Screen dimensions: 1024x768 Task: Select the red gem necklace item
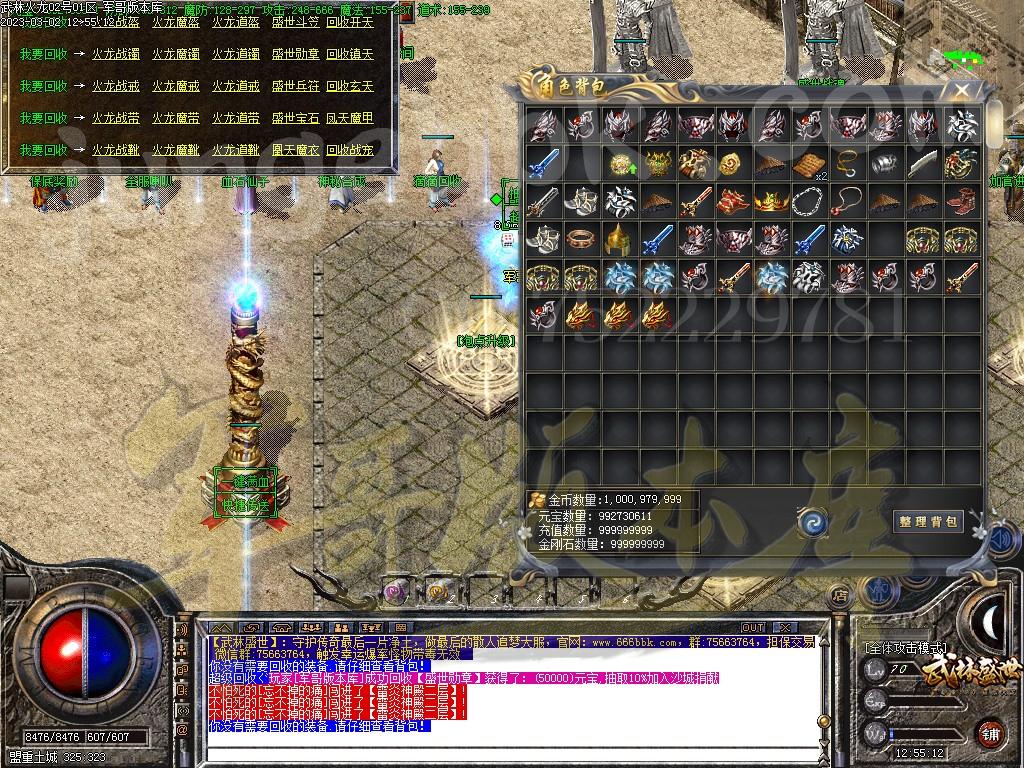(x=846, y=201)
